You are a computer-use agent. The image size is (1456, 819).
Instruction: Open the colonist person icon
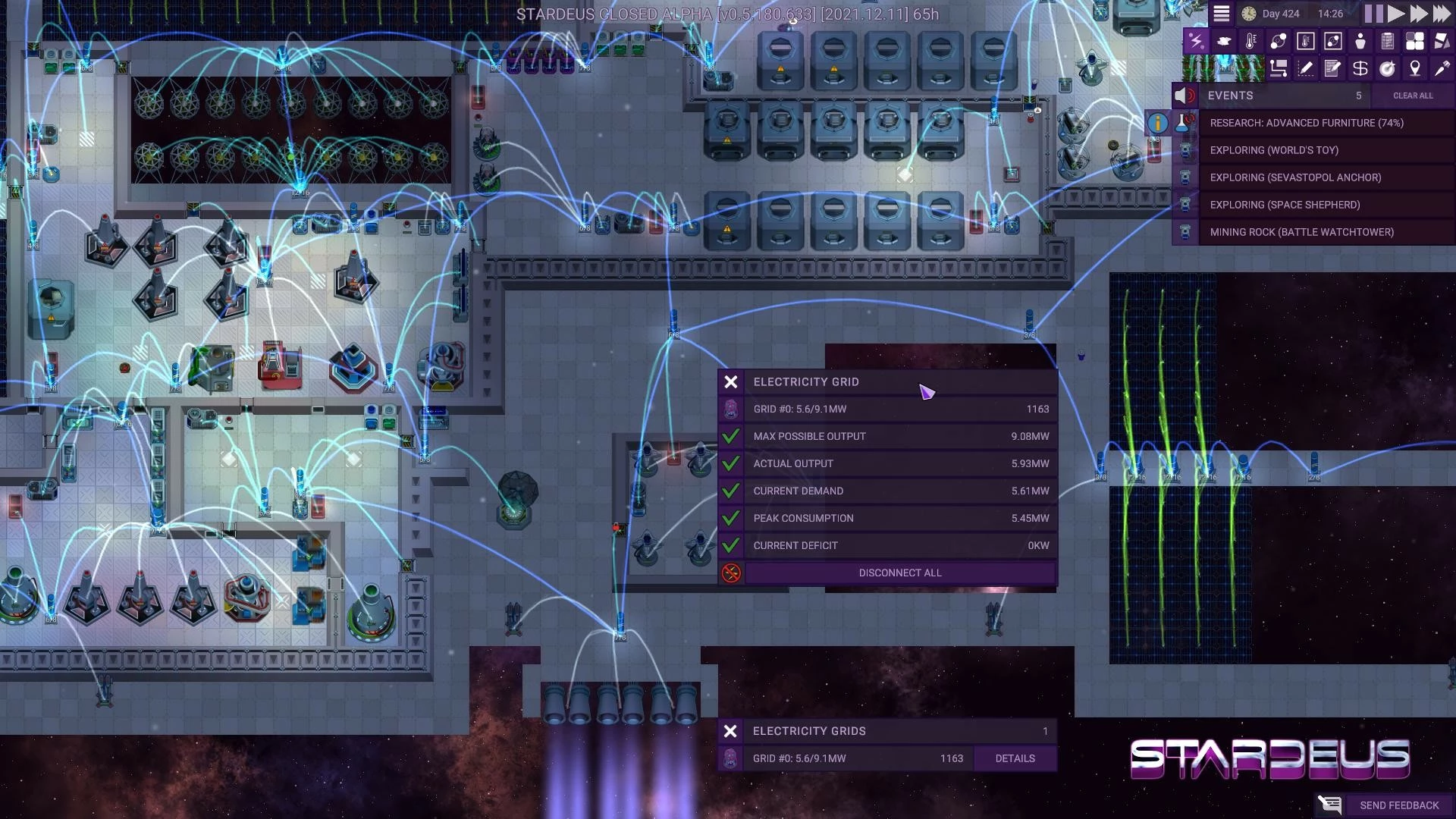tap(1360, 42)
